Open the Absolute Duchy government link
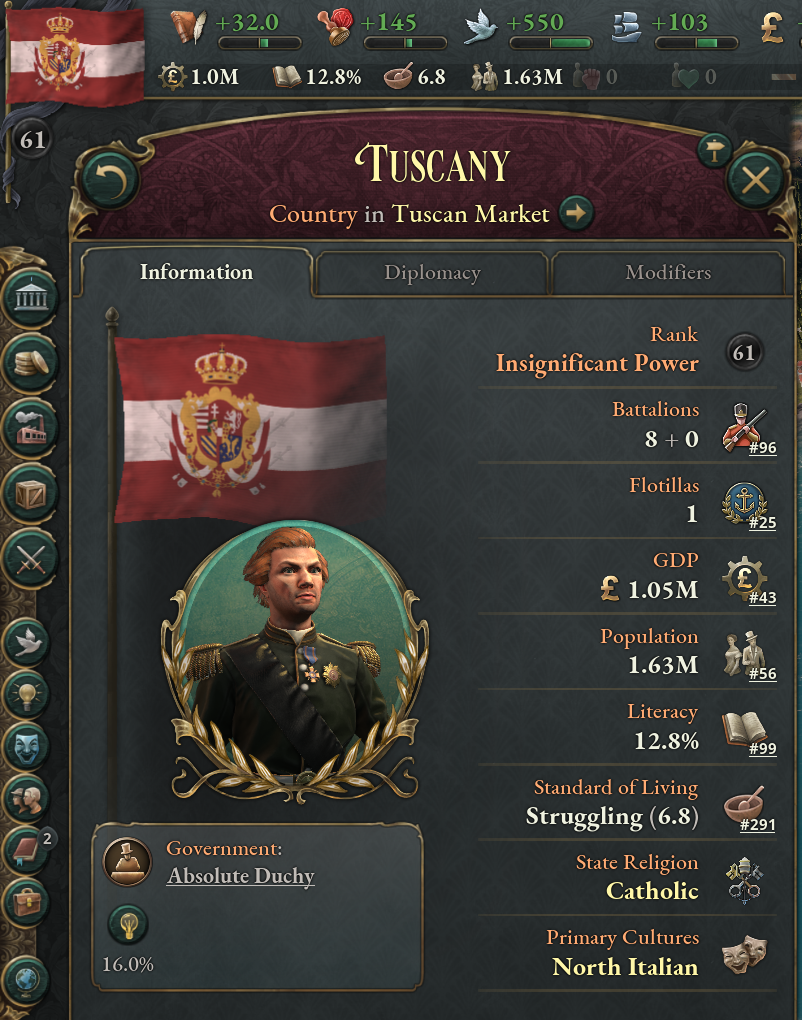The width and height of the screenshot is (802, 1020). coord(240,877)
